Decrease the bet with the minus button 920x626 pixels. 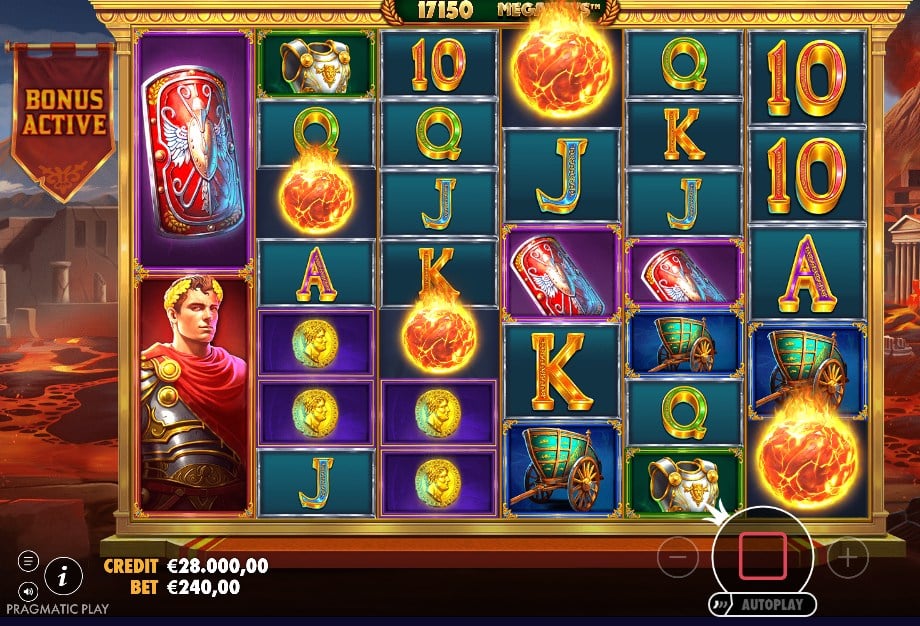pyautogui.click(x=677, y=557)
